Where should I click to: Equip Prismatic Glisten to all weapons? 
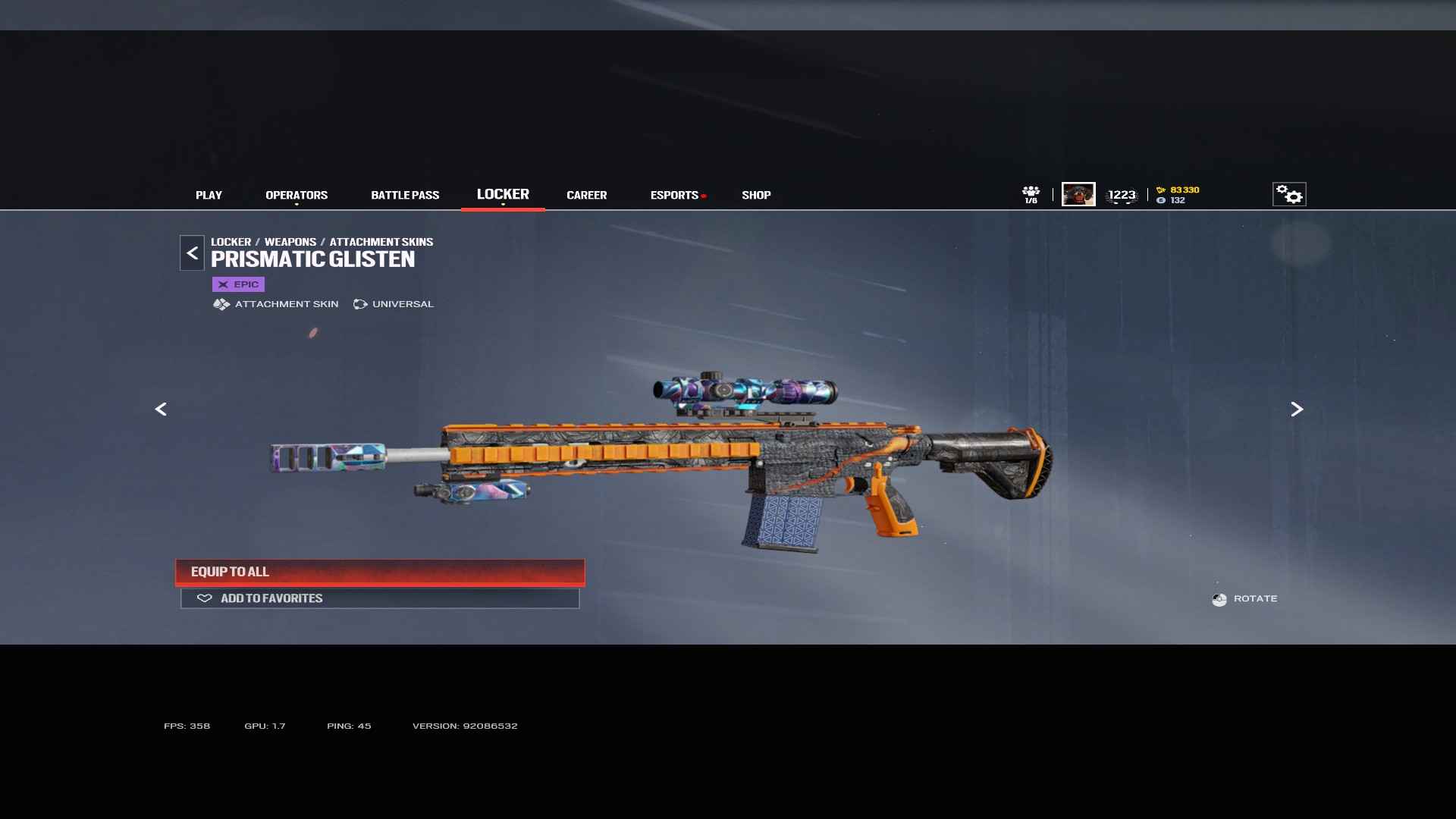coord(380,572)
